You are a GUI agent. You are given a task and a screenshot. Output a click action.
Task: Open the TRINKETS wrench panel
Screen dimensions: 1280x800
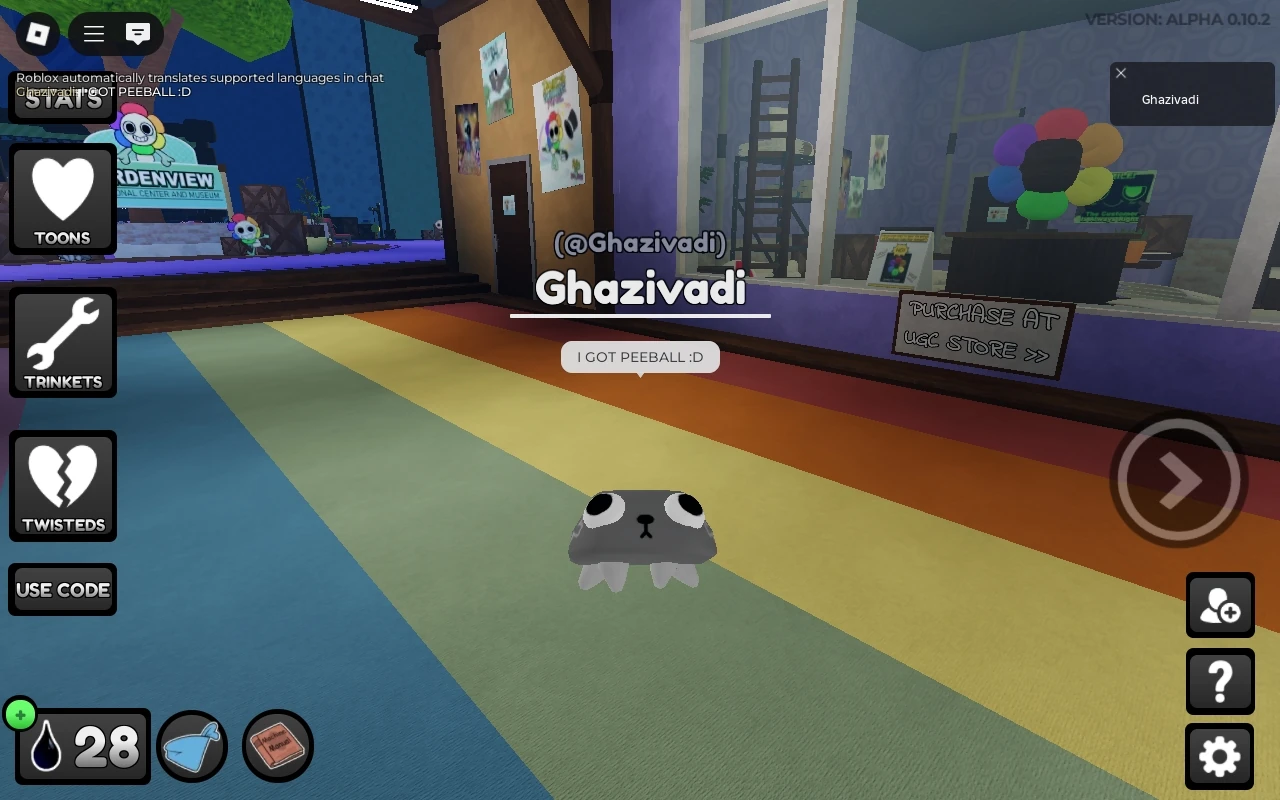click(62, 342)
